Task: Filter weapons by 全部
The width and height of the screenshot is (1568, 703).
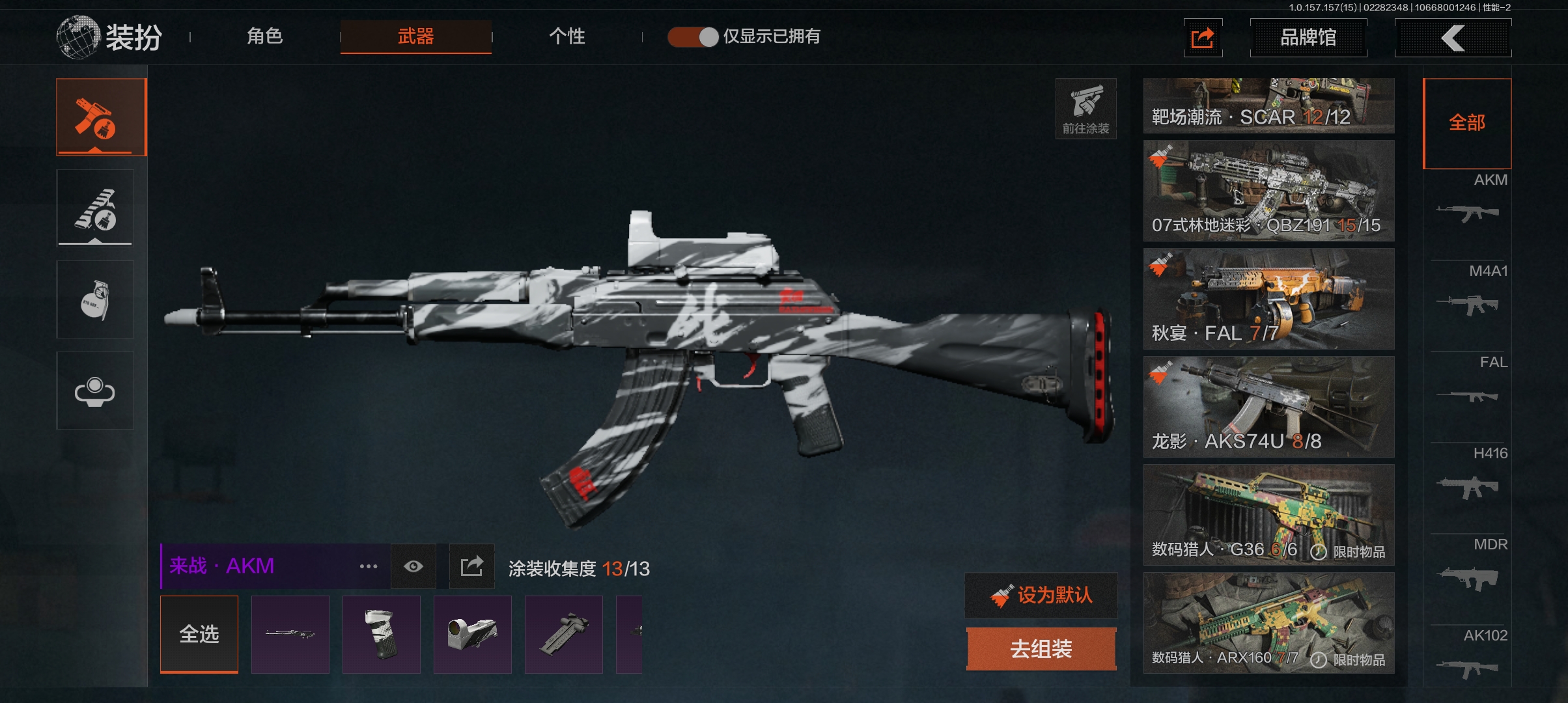Action: click(1466, 122)
